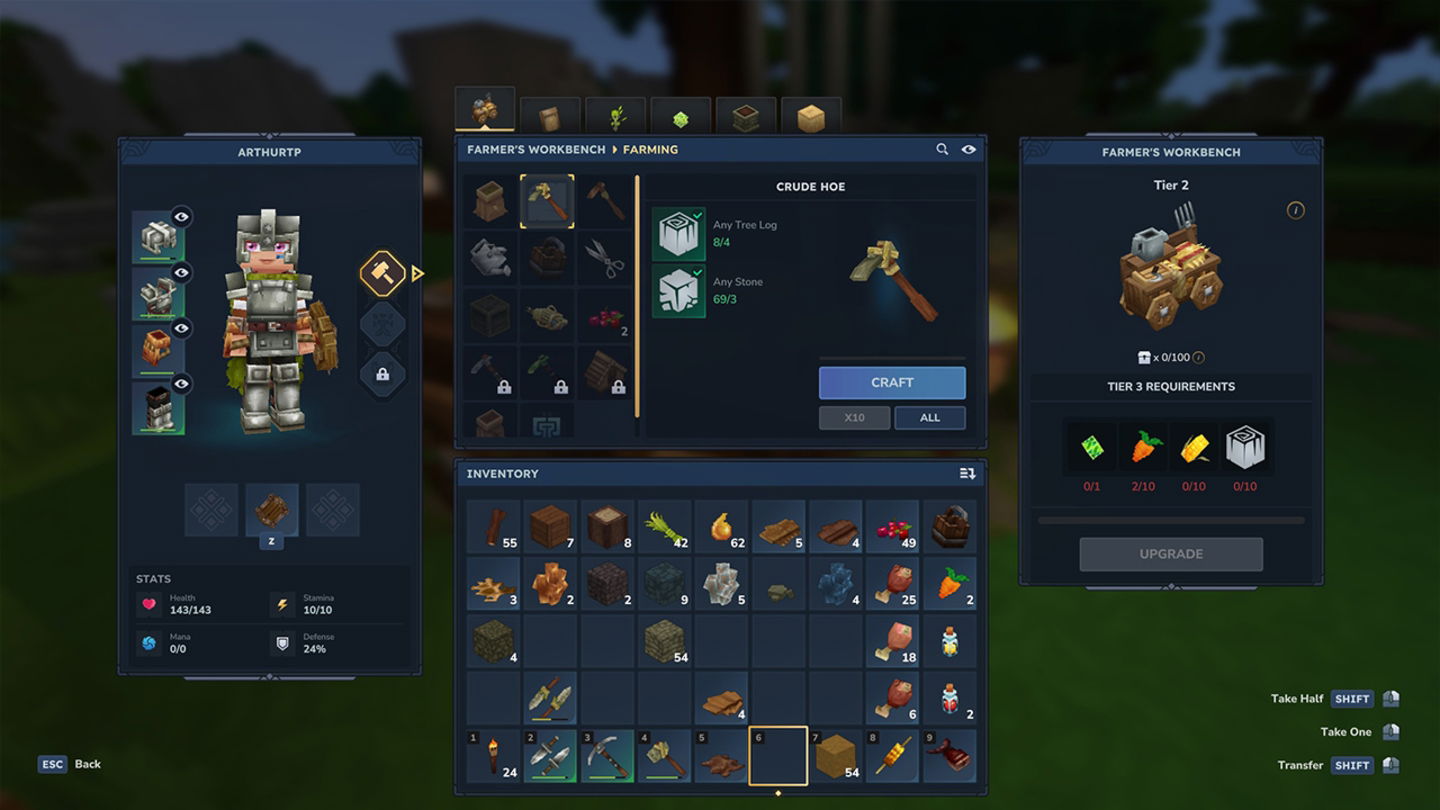This screenshot has width=1440, height=810.
Task: Select the torch hotbar slot
Action: 493,756
